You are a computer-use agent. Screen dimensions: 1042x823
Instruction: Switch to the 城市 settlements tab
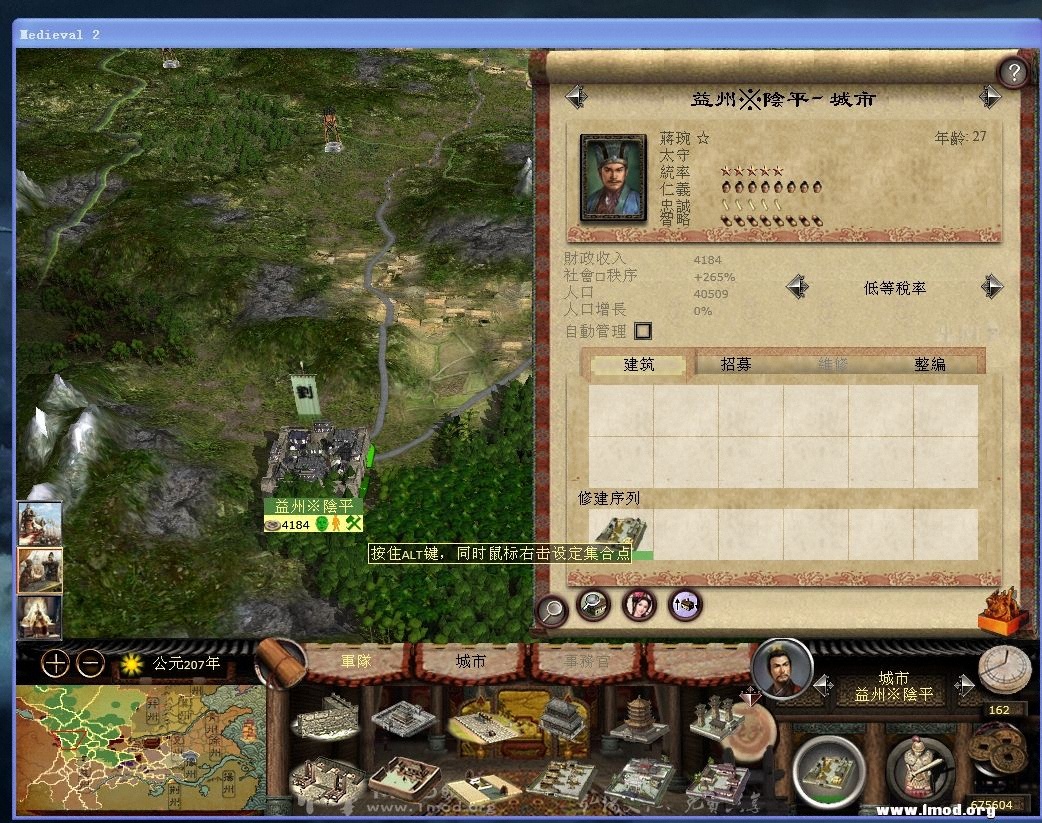click(x=471, y=661)
